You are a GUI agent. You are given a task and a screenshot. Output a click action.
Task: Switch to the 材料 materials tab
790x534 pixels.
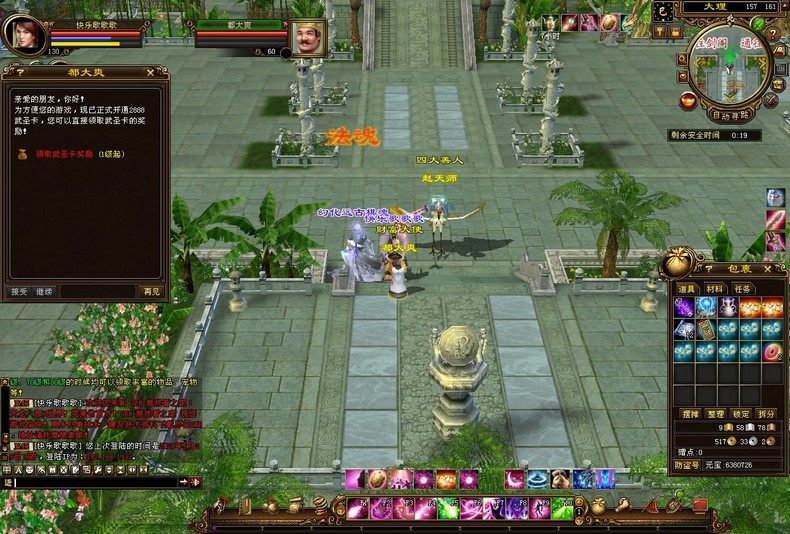pos(715,288)
